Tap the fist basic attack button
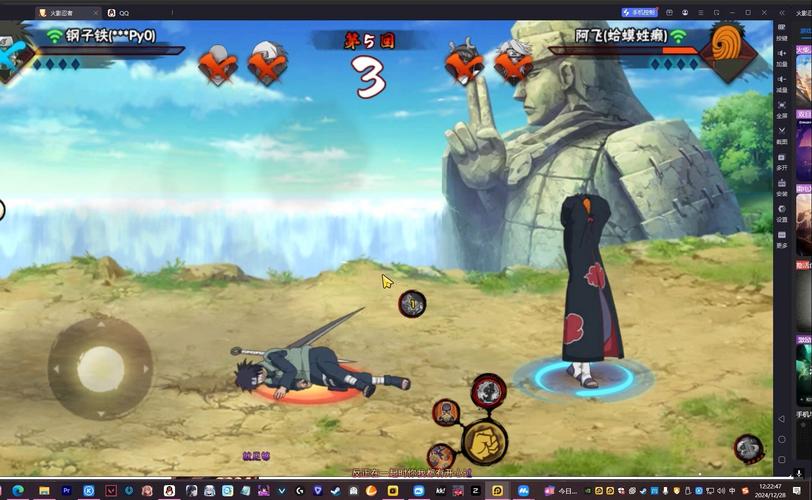This screenshot has width=812, height=500. [x=484, y=440]
